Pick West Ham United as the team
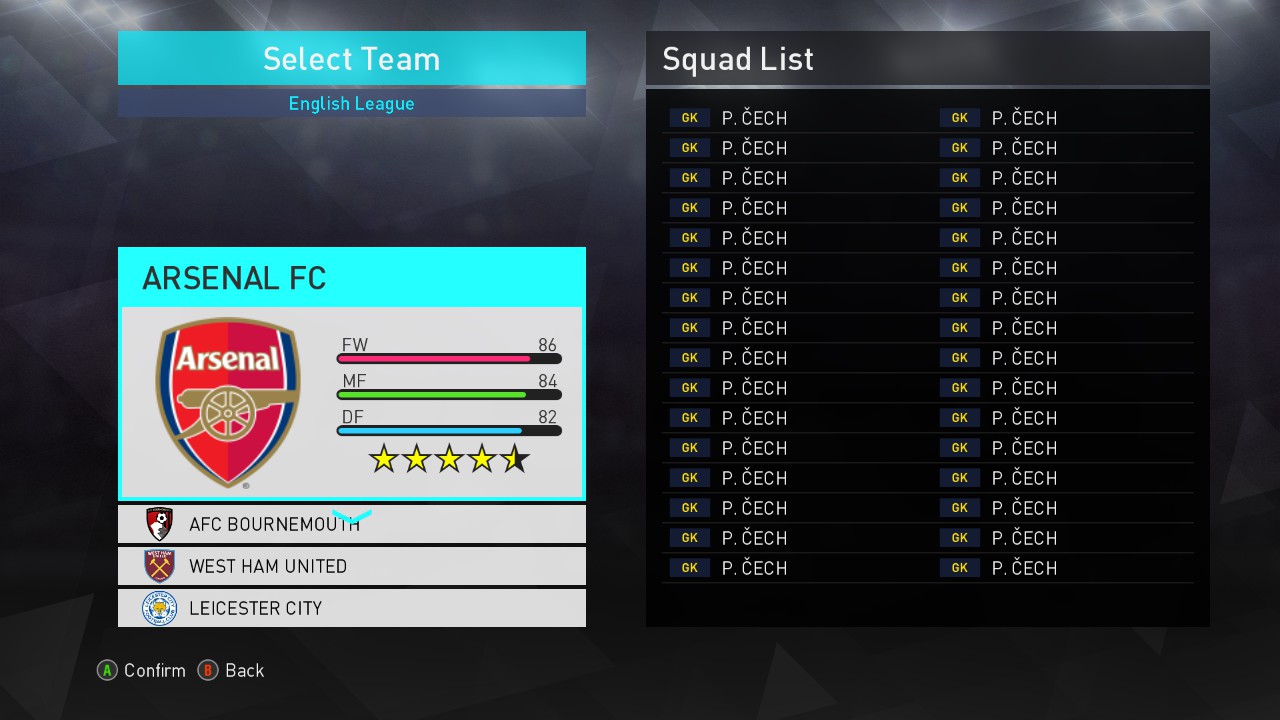Image resolution: width=1280 pixels, height=720 pixels. [x=351, y=566]
